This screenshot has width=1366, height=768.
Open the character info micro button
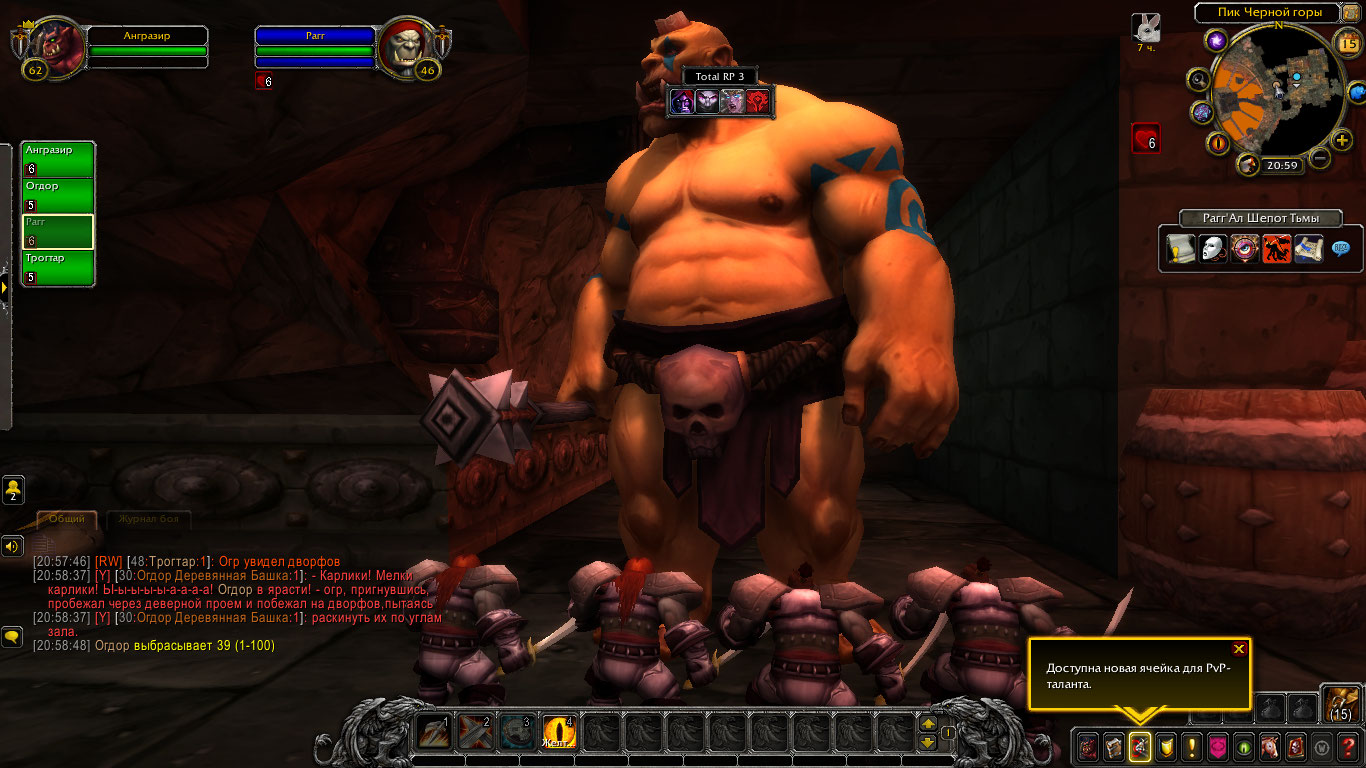1087,746
